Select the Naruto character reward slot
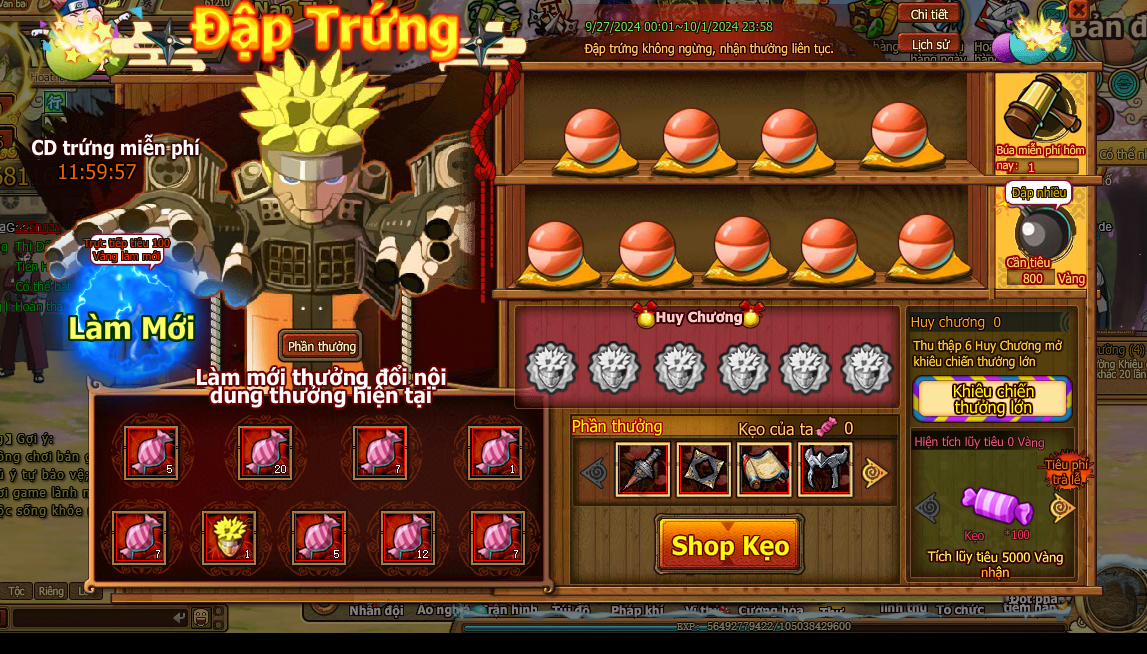The image size is (1147, 654). point(229,538)
